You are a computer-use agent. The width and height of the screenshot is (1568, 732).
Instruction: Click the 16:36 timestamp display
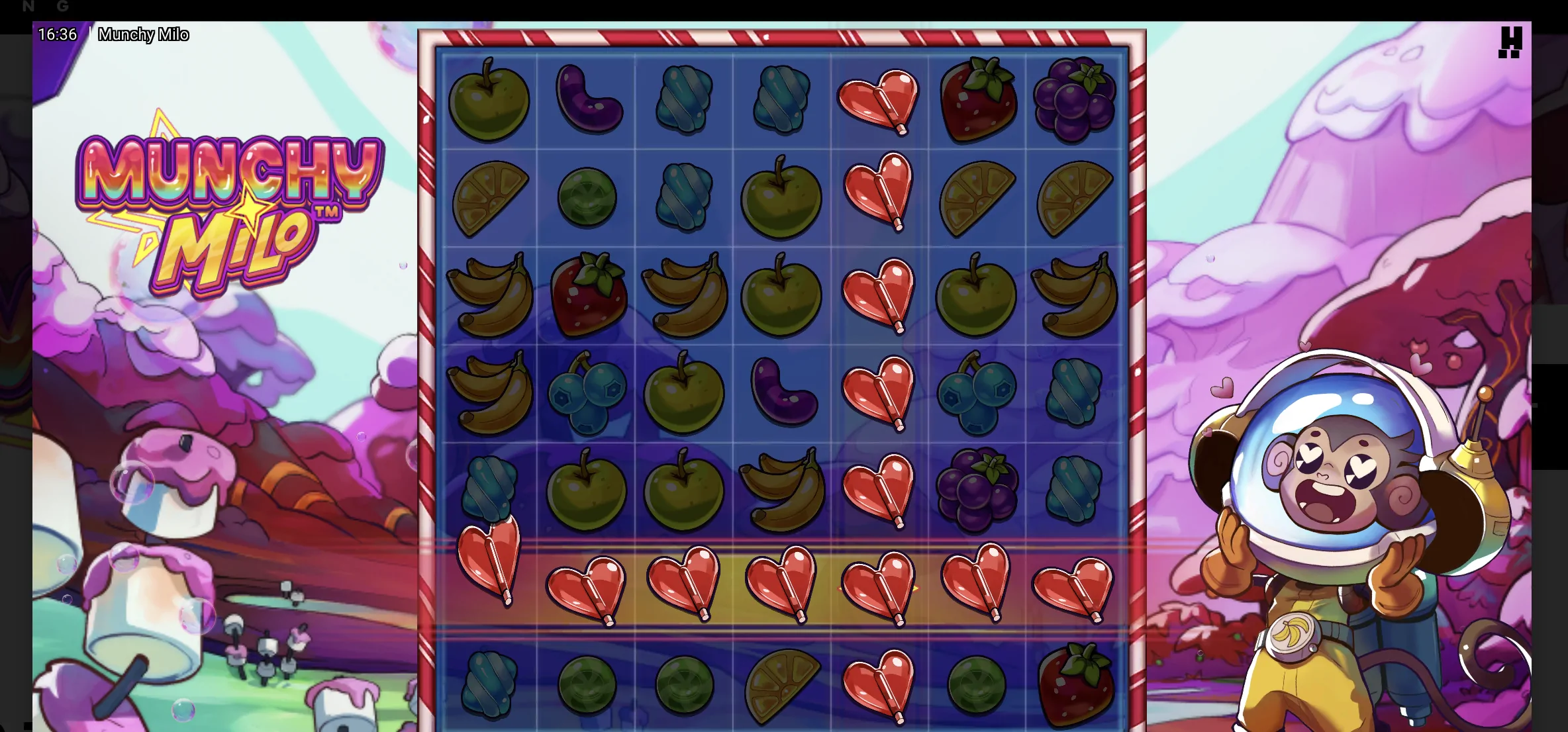pyautogui.click(x=58, y=34)
